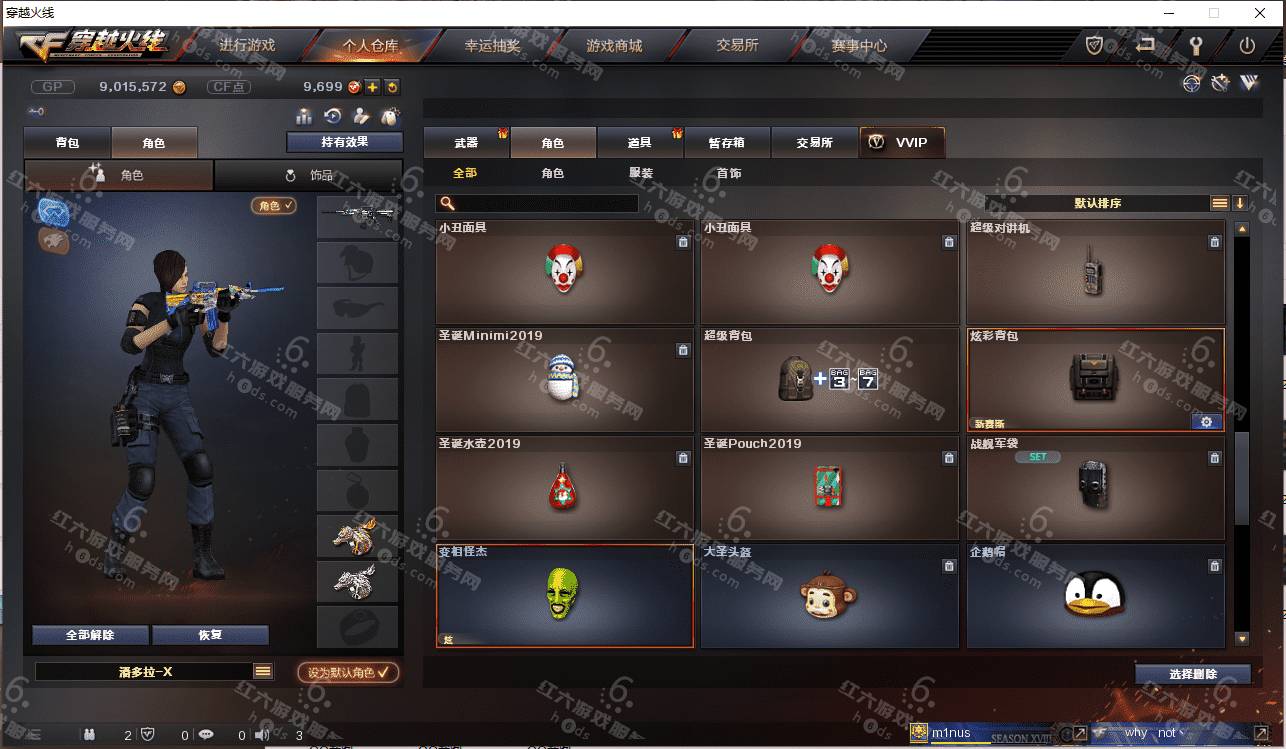Open the VVIP tab

point(901,143)
